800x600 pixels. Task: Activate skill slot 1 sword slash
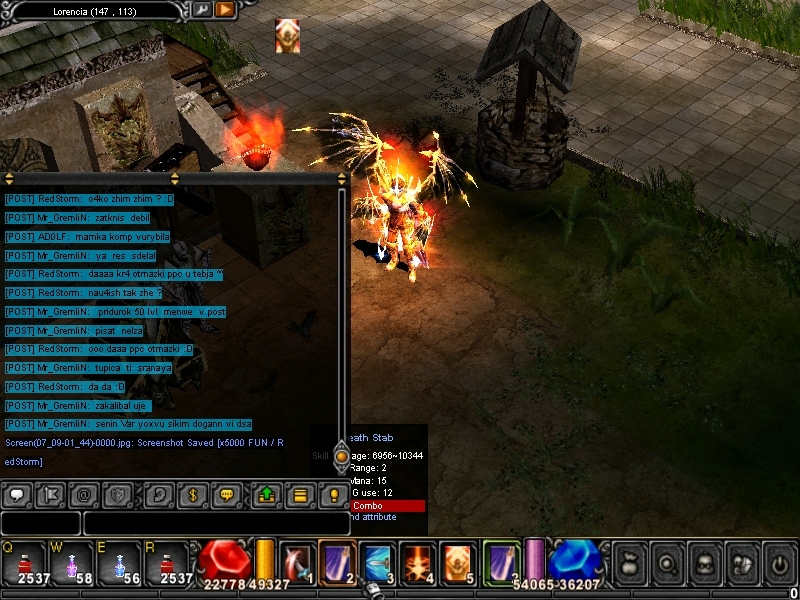pyautogui.click(x=297, y=562)
